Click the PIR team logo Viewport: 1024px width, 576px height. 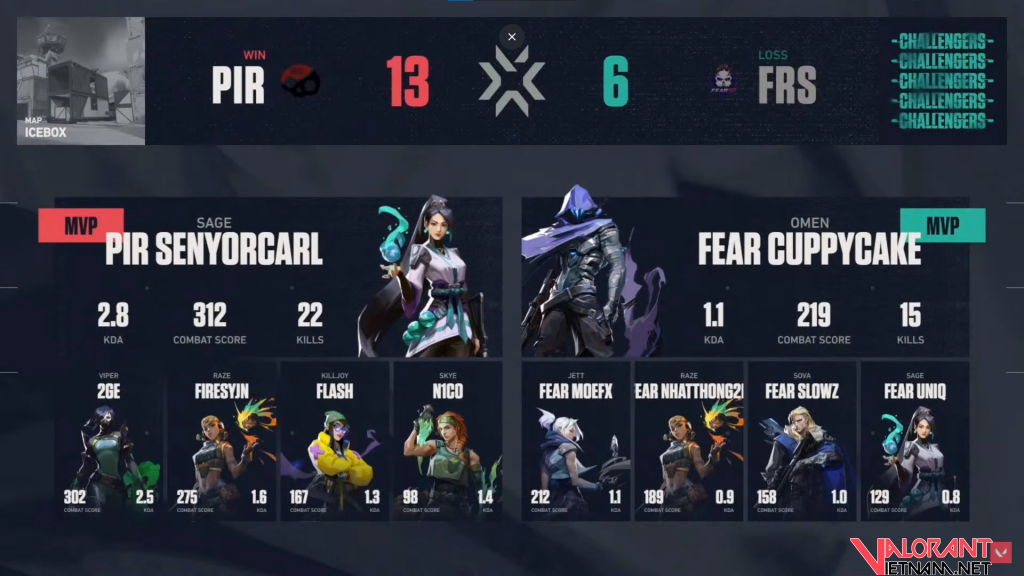pyautogui.click(x=301, y=84)
